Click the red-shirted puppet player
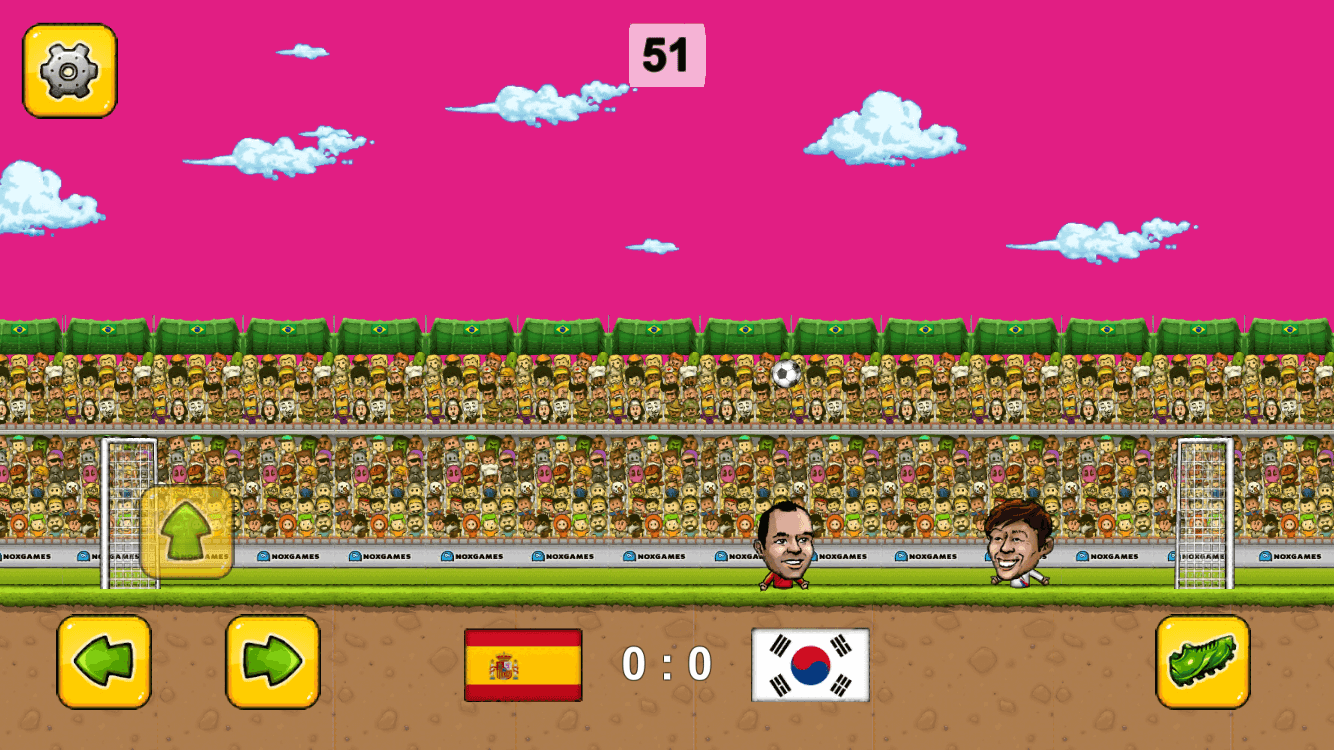The width and height of the screenshot is (1334, 750). tap(786, 545)
